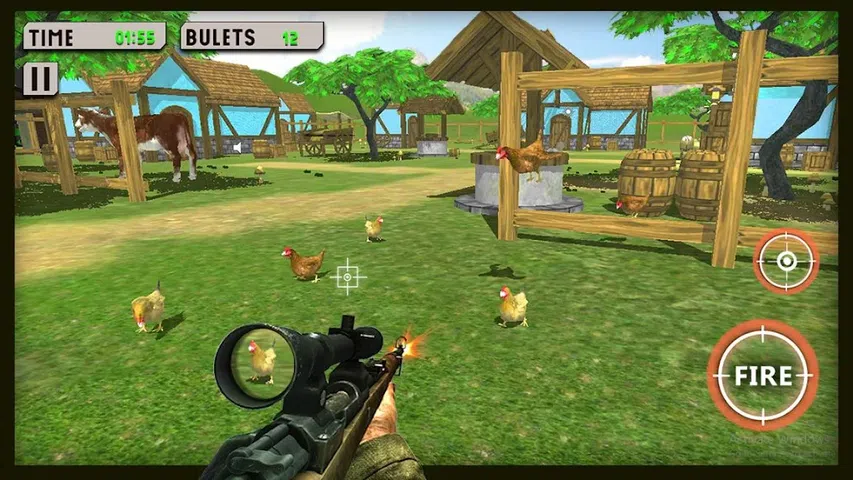Tap the red FIRE button
Viewport: 853px width, 480px height.
click(762, 376)
